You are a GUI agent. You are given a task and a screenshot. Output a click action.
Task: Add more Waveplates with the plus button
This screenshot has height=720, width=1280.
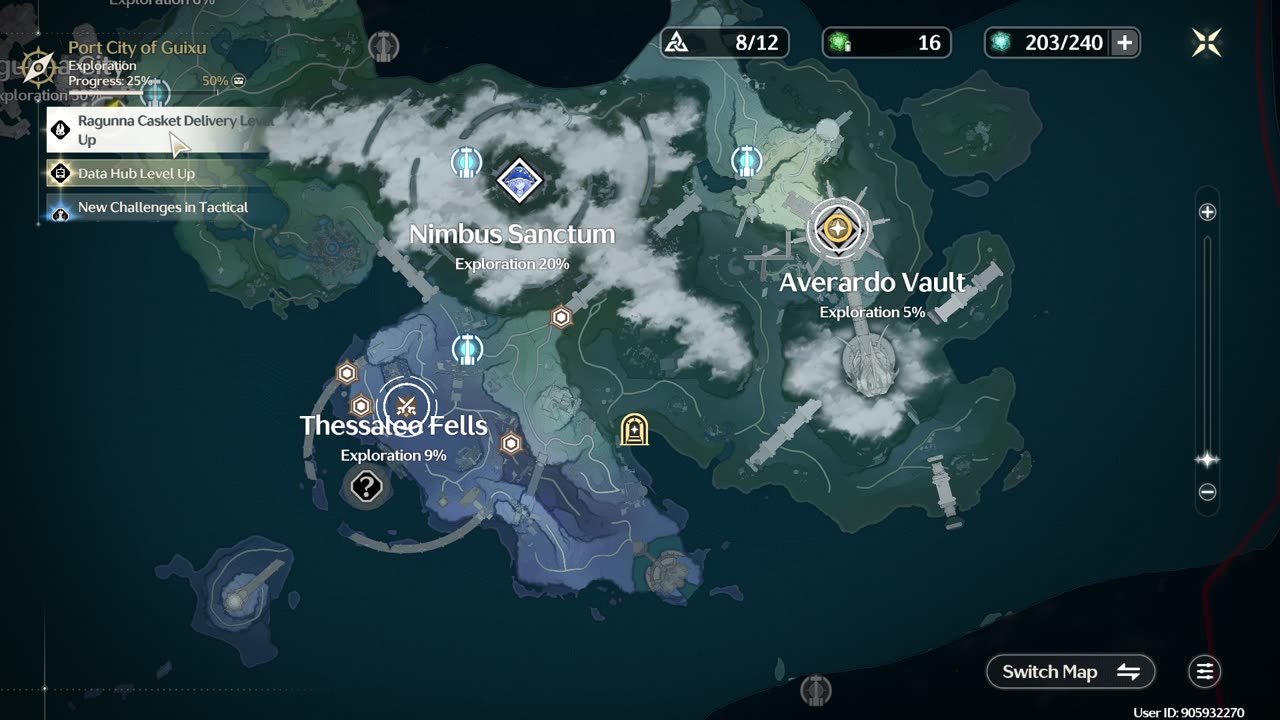click(1125, 42)
